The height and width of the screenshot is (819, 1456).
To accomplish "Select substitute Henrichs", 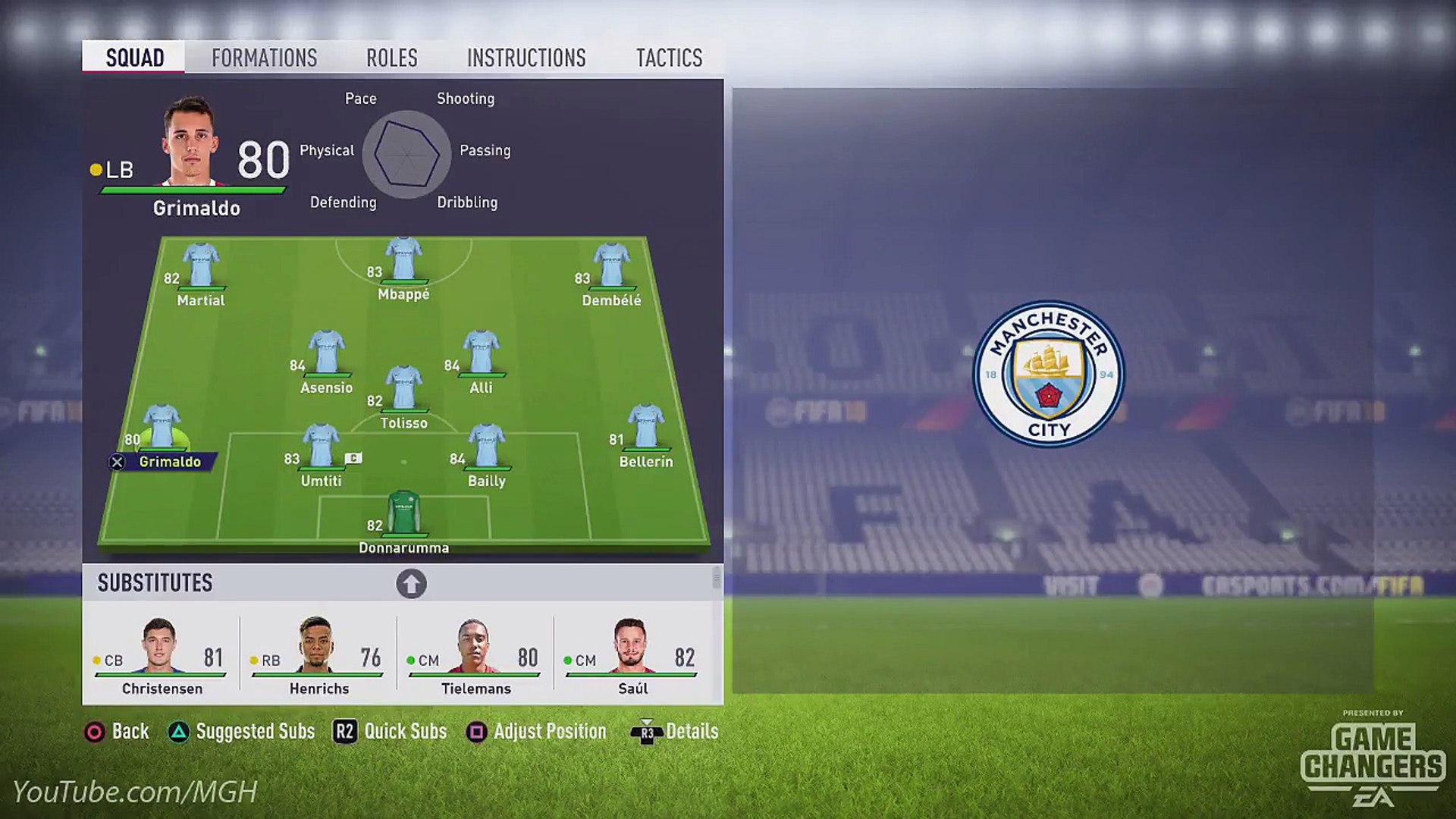I will [318, 654].
